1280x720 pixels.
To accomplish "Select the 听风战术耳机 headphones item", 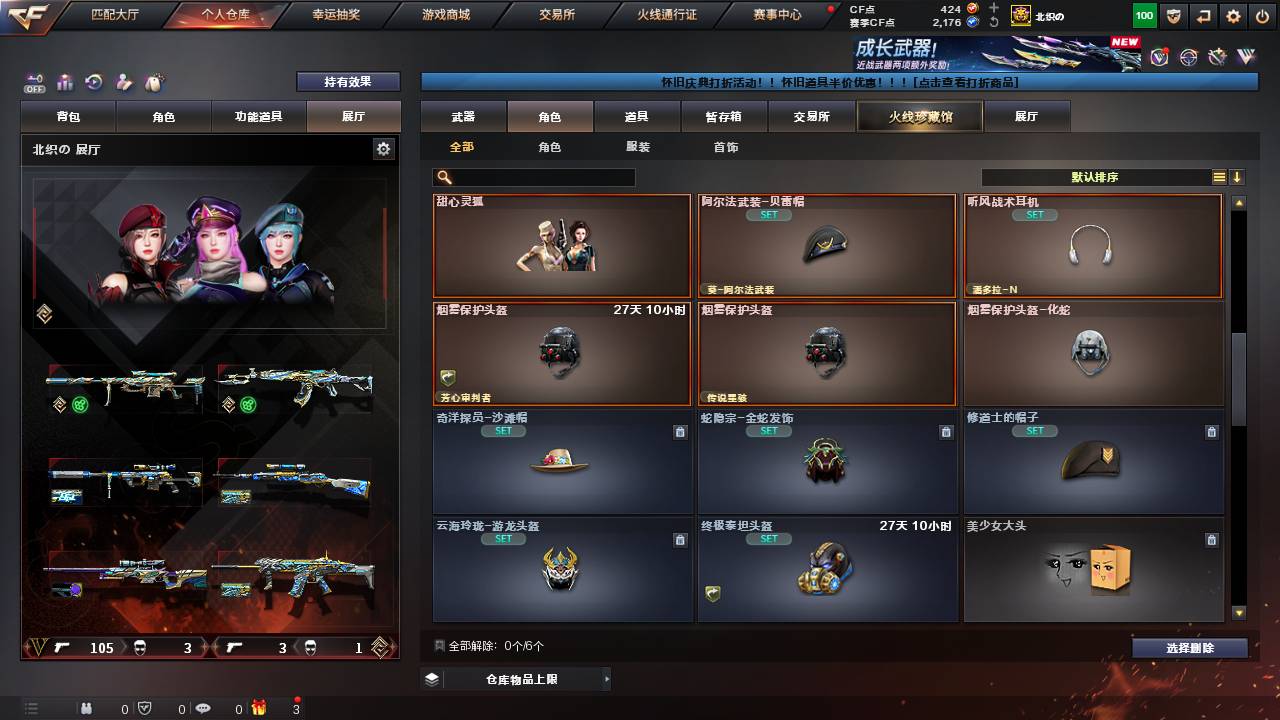I will click(1093, 247).
